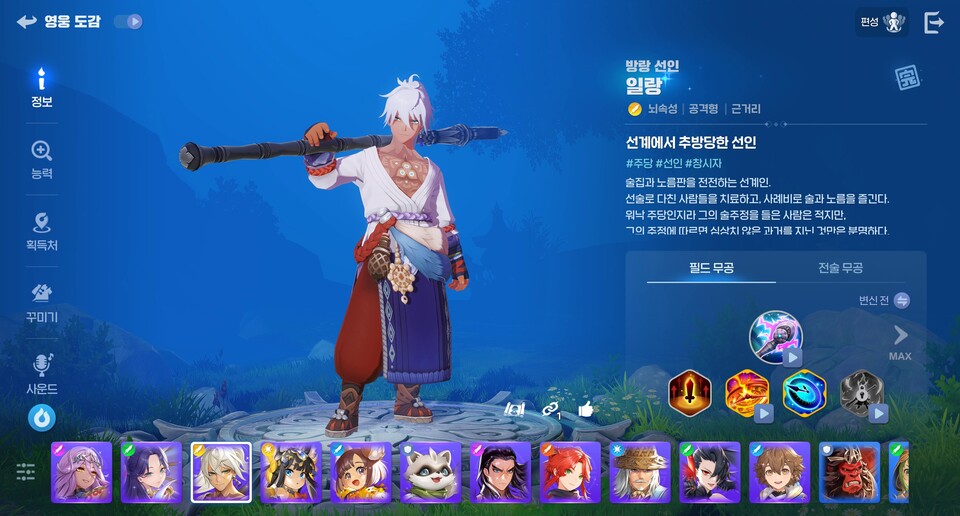The image size is (960, 516).
Task: Choose the blue crescent skill icon
Action: 804,392
